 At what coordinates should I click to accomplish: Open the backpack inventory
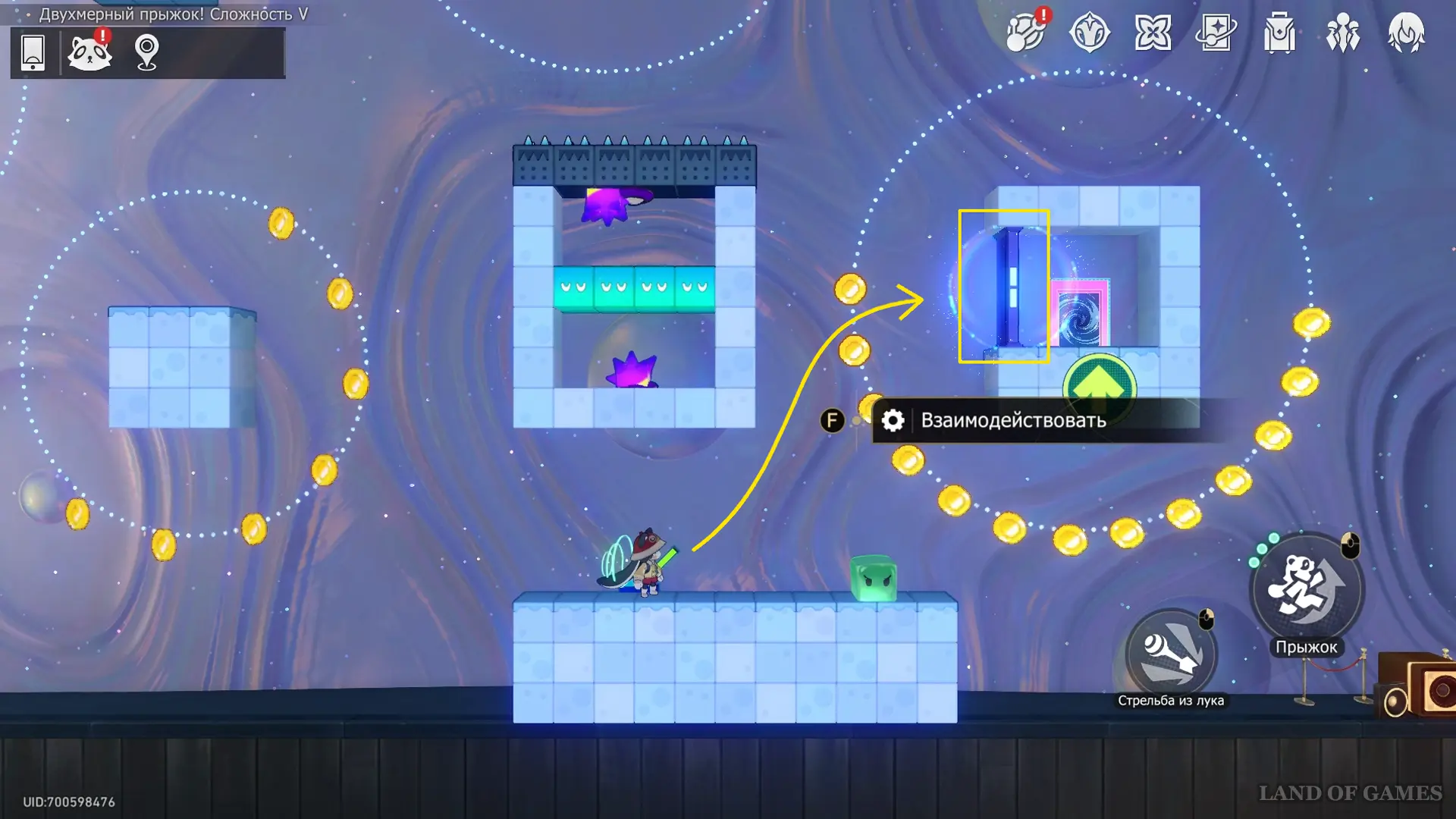click(1279, 34)
